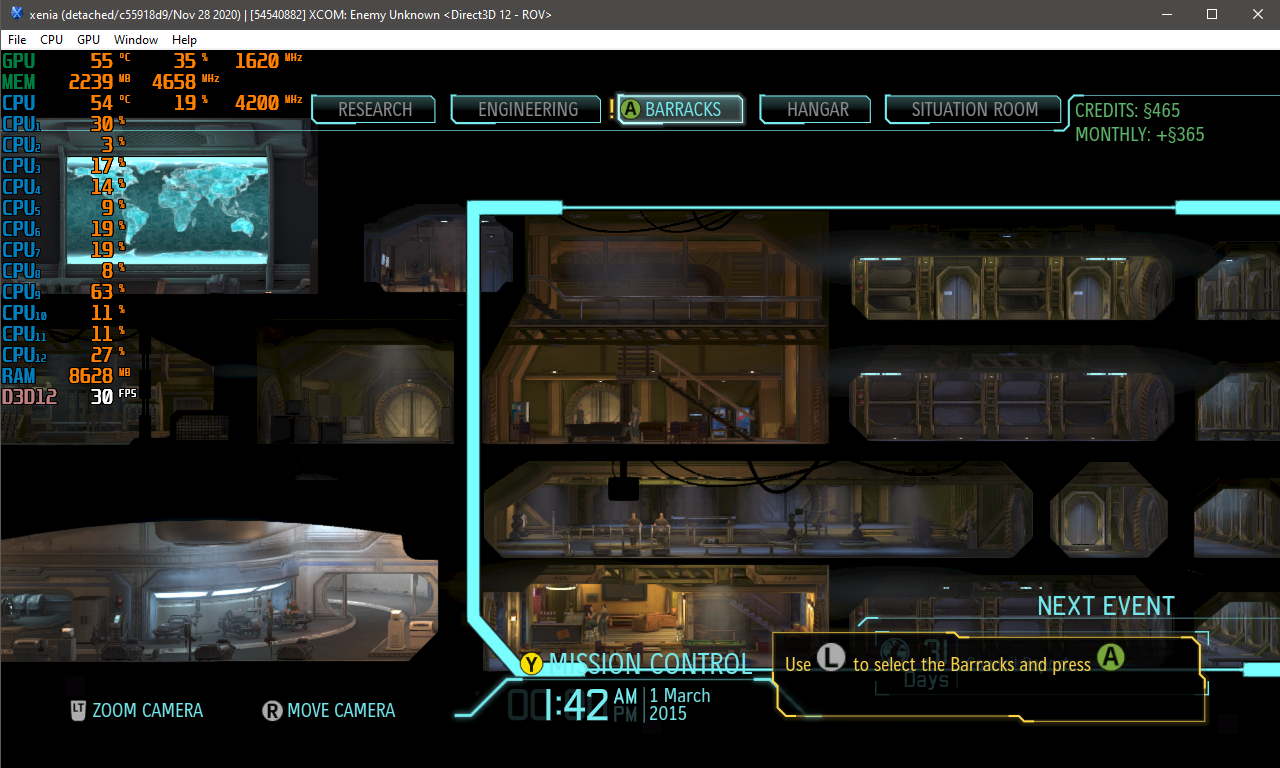Enter Mission Control

coord(649,664)
